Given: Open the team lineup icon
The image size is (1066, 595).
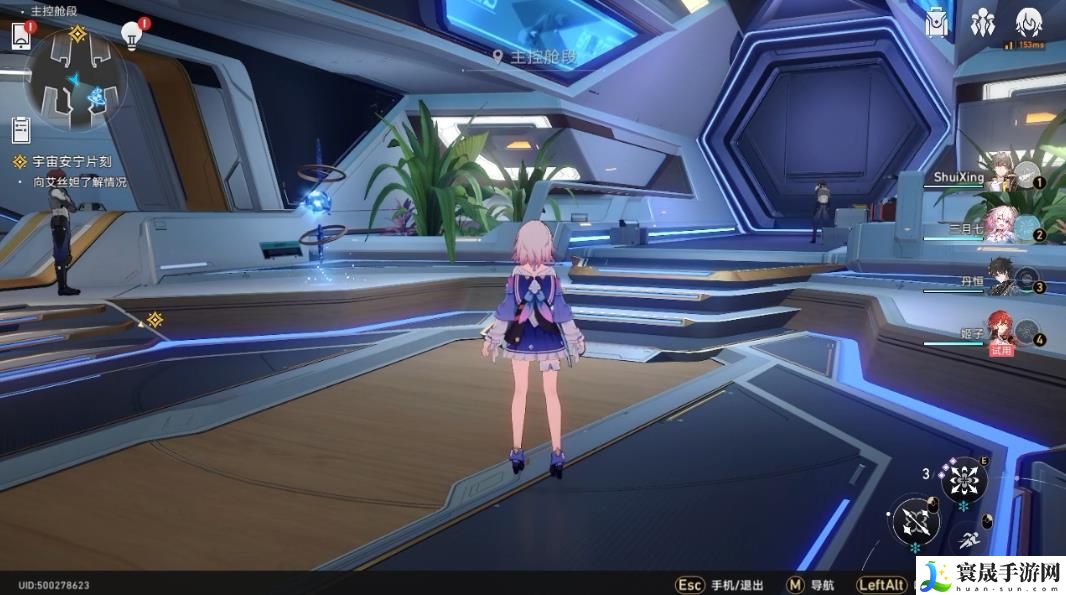Looking at the screenshot, I should click(982, 23).
